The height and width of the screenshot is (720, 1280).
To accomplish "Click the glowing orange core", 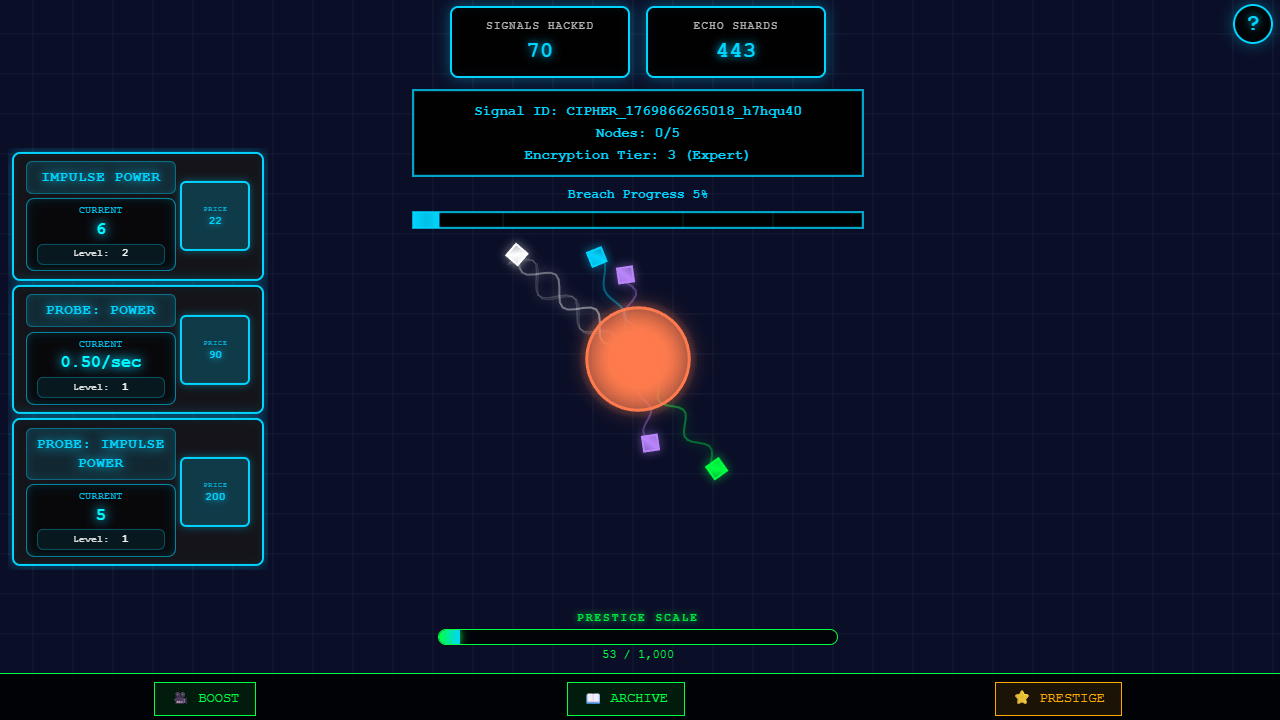I will point(637,358).
